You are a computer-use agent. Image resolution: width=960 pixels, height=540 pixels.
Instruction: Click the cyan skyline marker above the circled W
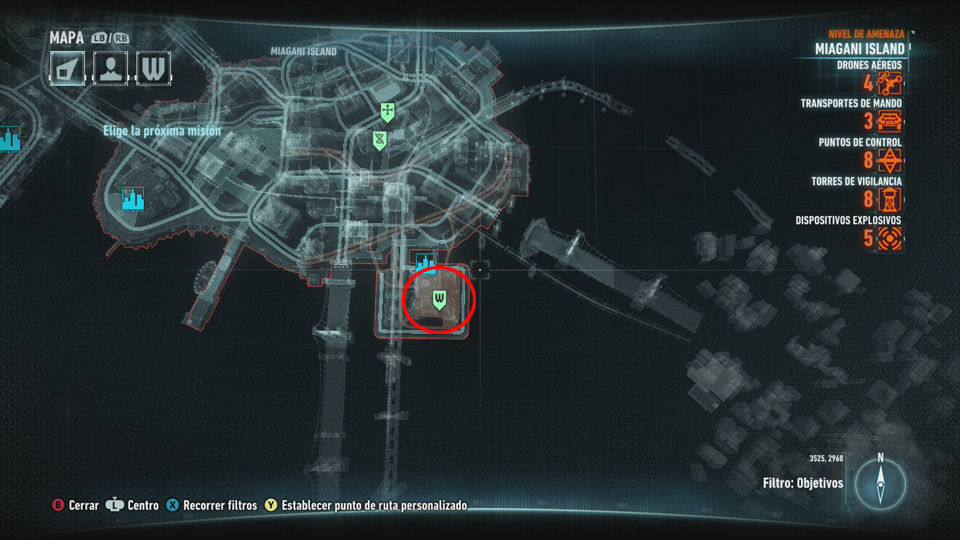click(x=427, y=262)
